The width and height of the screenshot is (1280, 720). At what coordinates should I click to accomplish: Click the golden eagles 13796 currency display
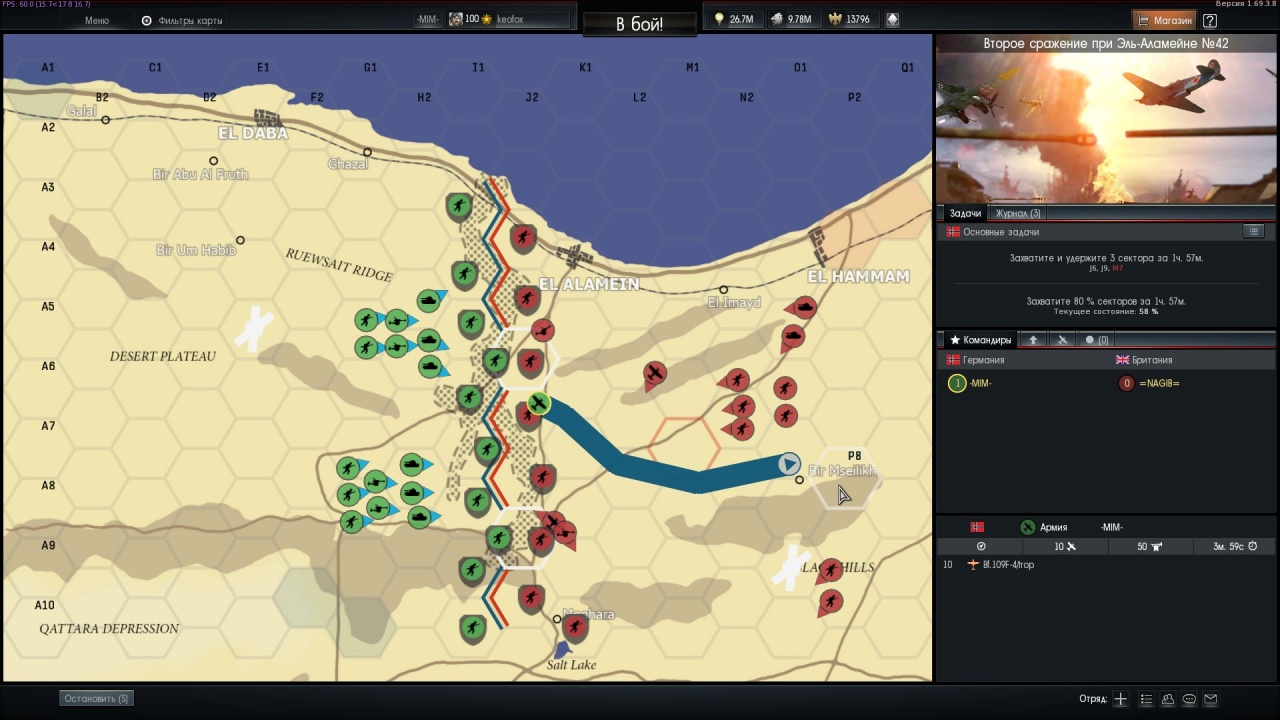click(851, 18)
